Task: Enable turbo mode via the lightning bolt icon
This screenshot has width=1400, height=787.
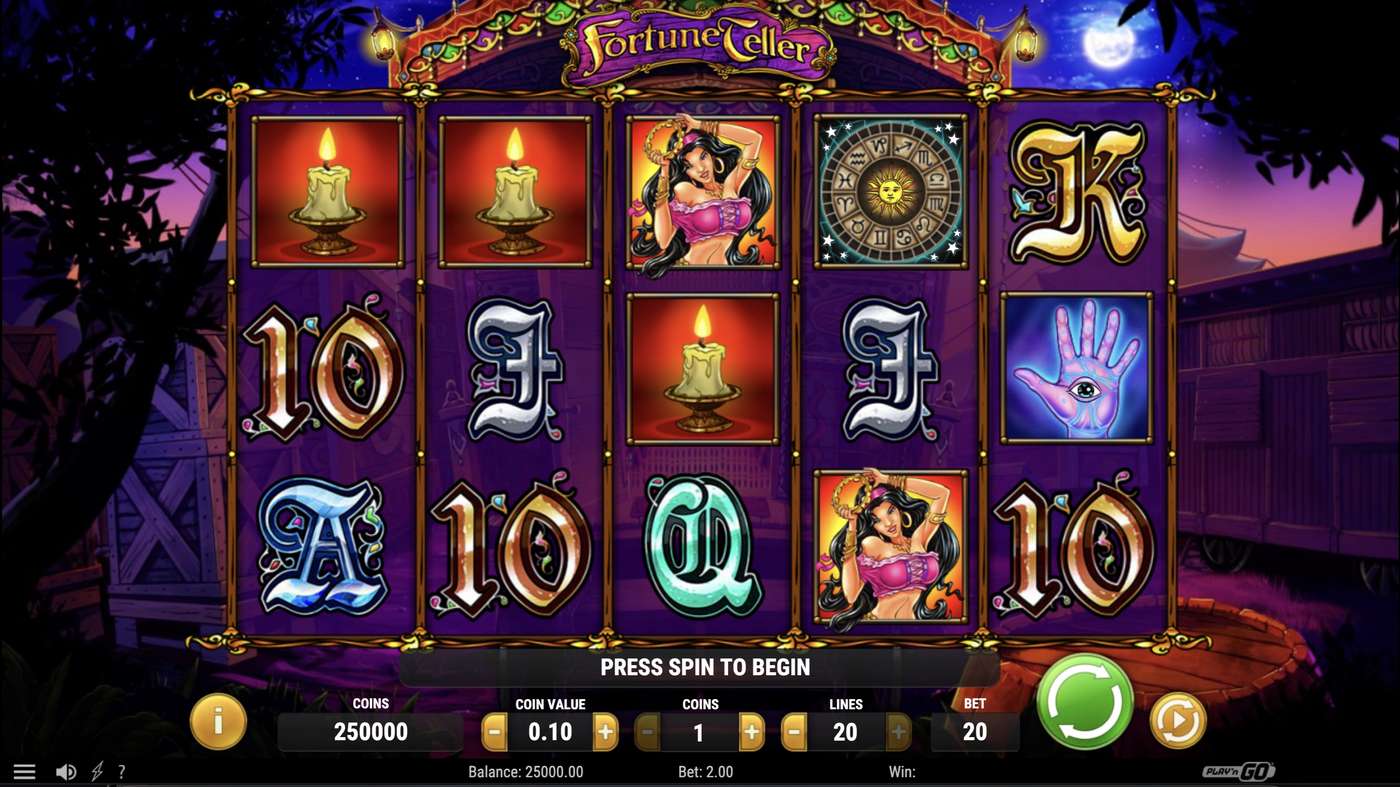Action: (96, 770)
